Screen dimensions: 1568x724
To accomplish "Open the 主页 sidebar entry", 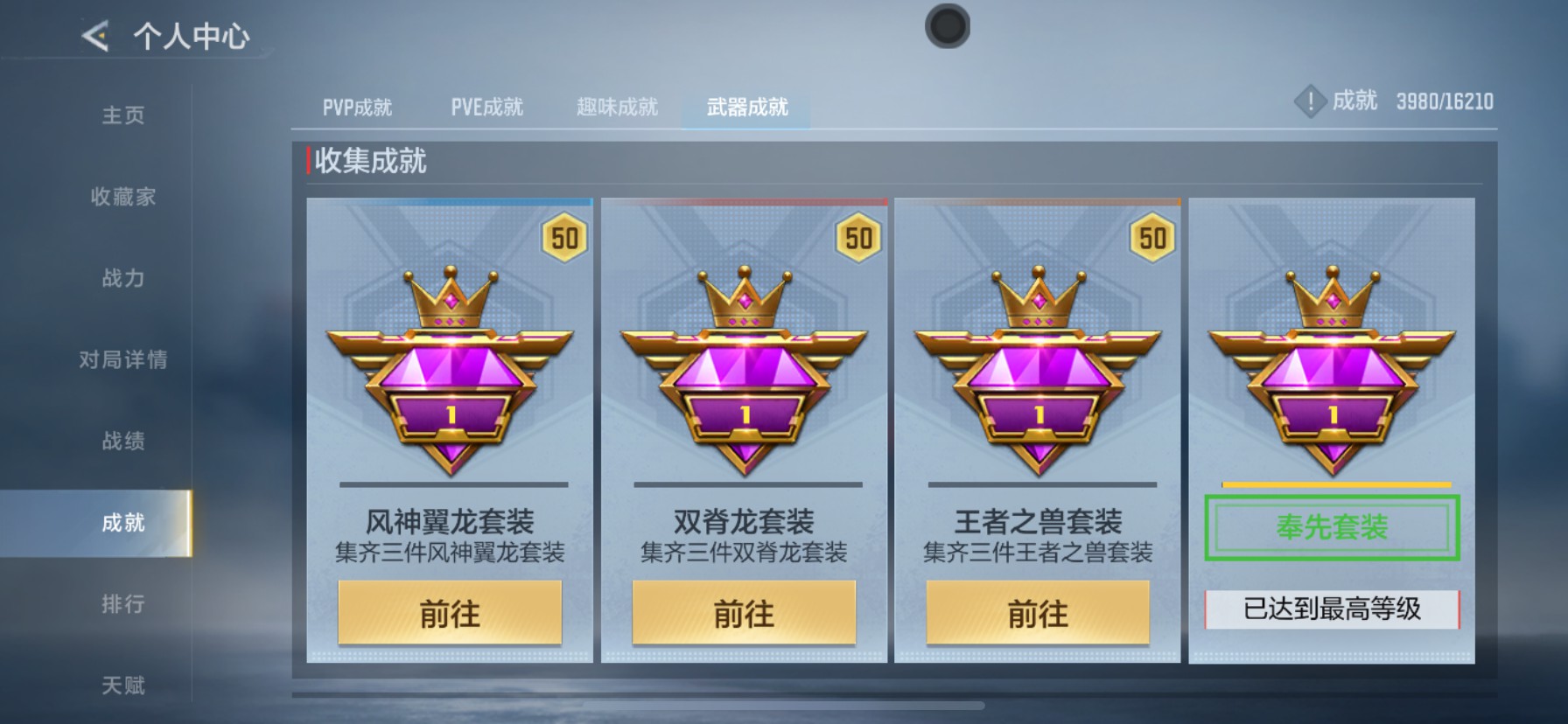I will pos(122,115).
